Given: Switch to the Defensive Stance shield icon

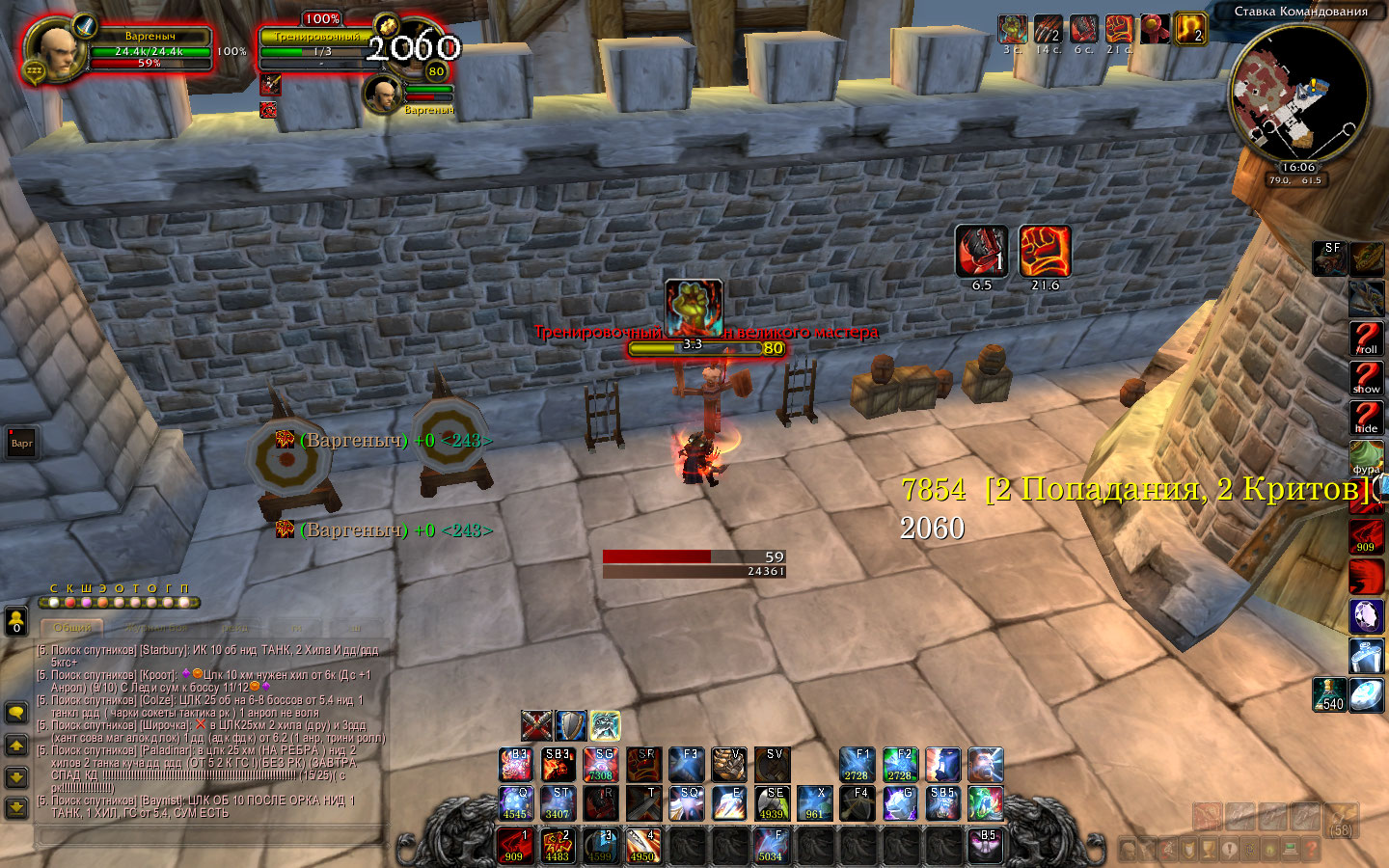Looking at the screenshot, I should (570, 725).
